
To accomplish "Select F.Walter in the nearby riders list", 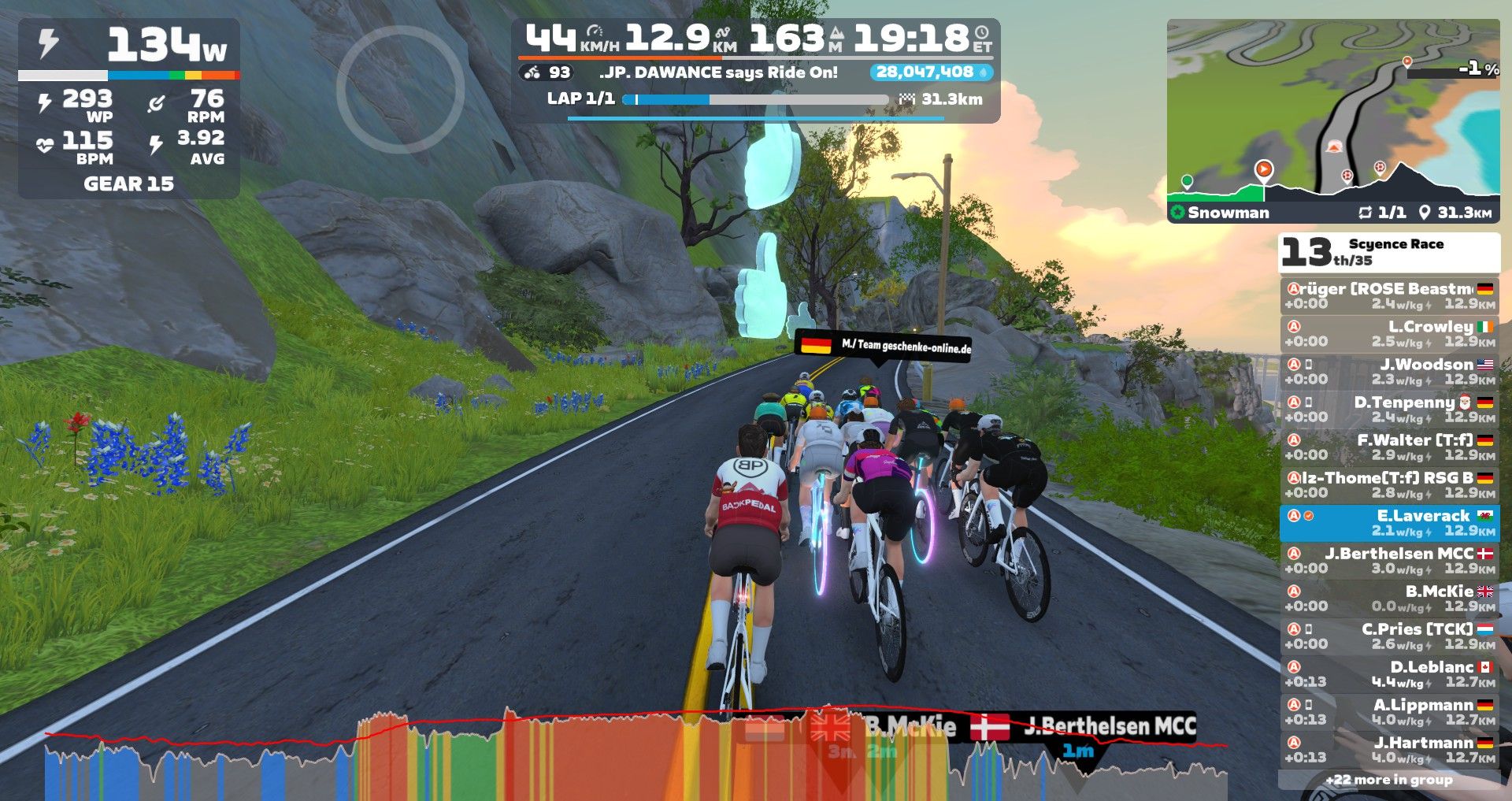I will click(1389, 447).
